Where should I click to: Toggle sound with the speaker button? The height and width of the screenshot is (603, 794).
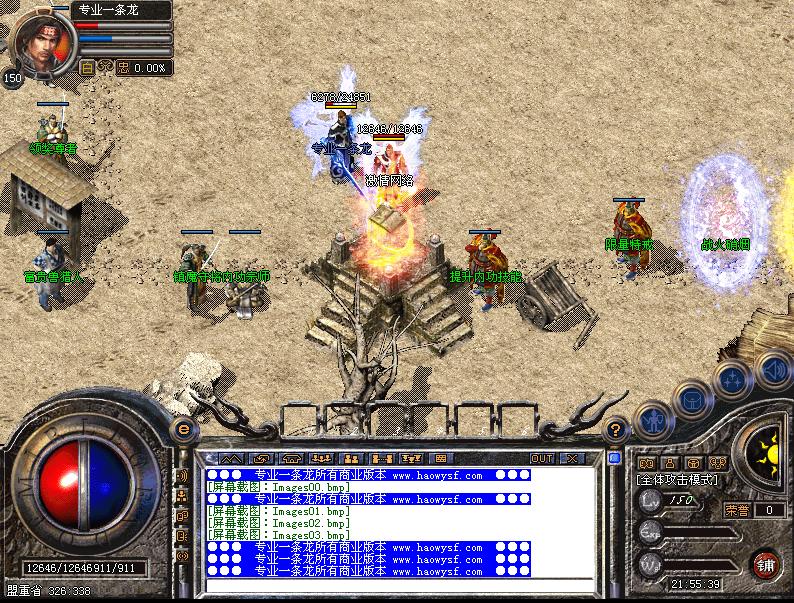pyautogui.click(x=771, y=369)
